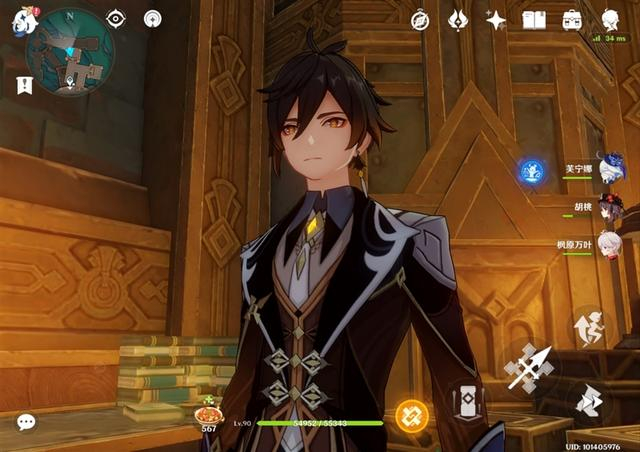This screenshot has width=640, height=452.
Task: Tap the jump arrow button
Action: point(591,400)
